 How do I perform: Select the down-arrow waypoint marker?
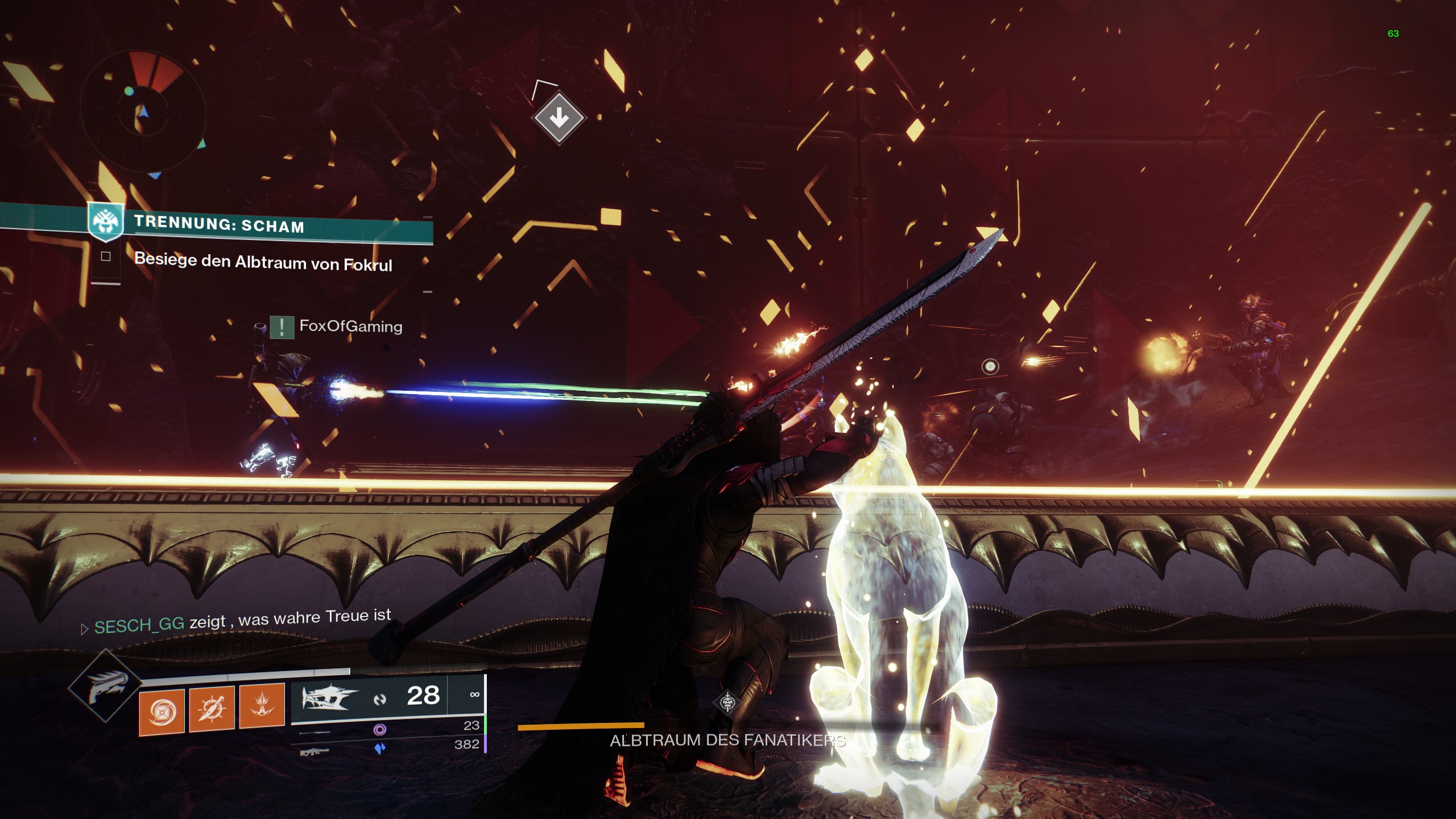coord(559,118)
